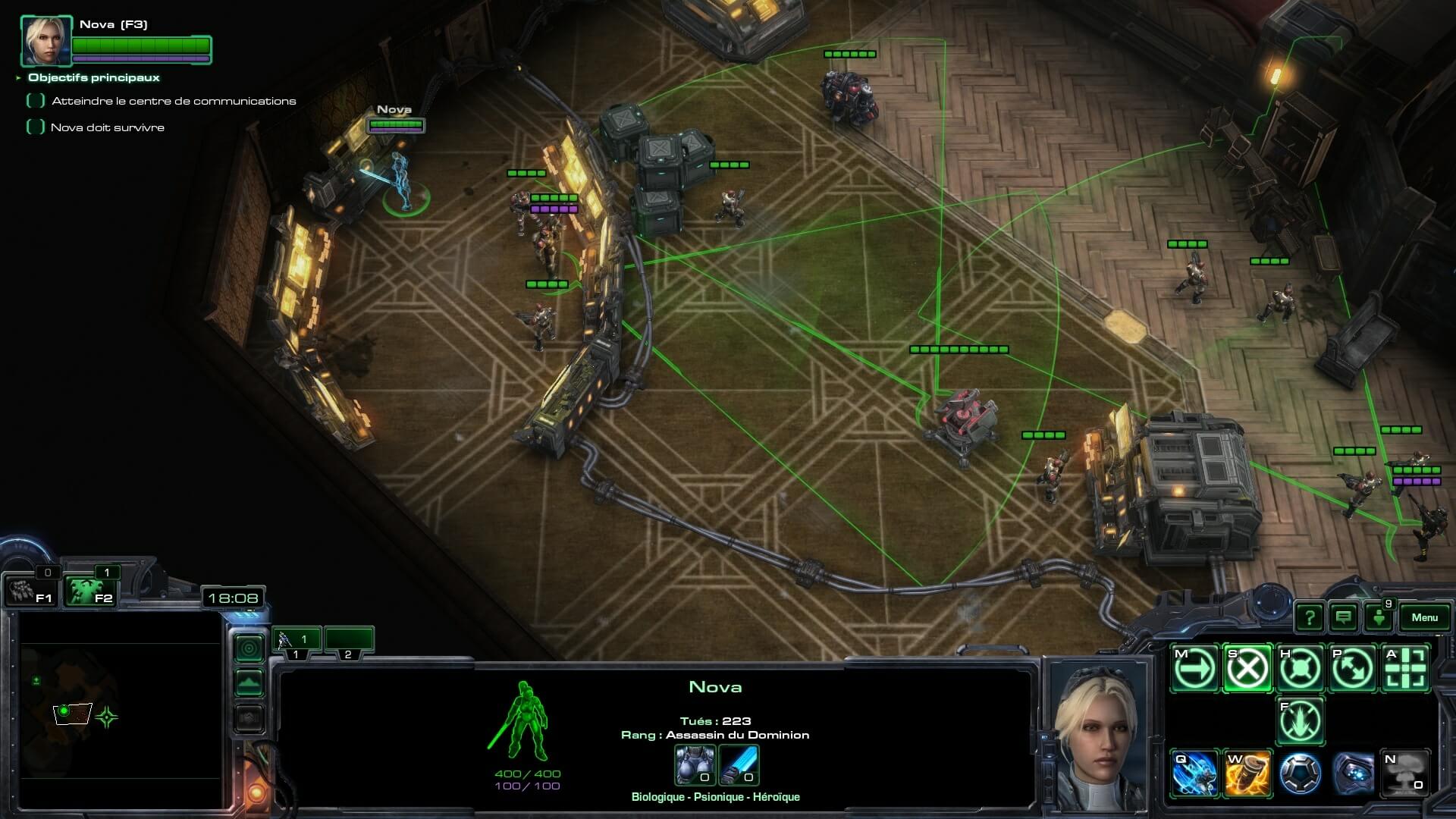The image size is (1456, 819).
Task: Collapse the Objectifs principaux list
Action: [18, 77]
